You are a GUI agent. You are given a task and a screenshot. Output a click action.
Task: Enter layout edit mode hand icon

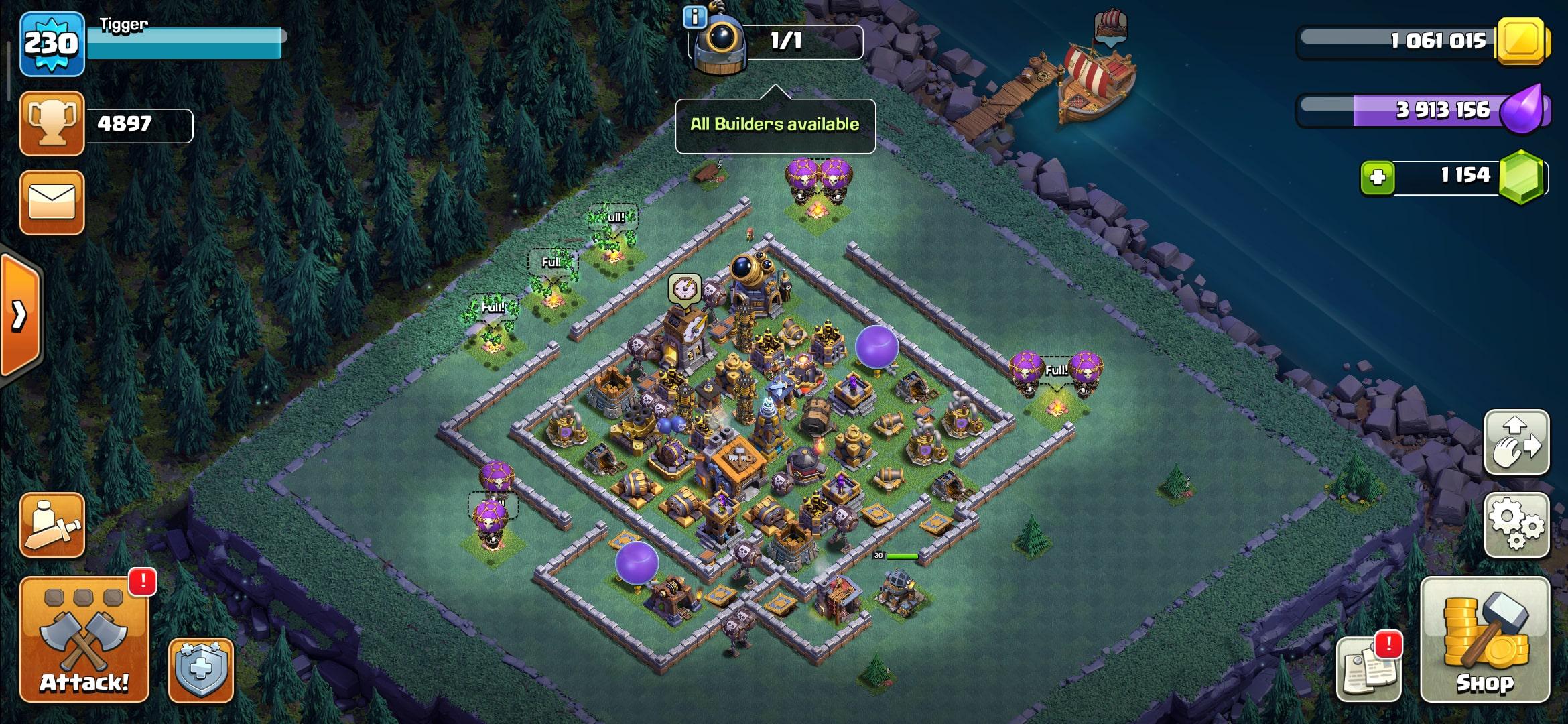pos(1516,442)
